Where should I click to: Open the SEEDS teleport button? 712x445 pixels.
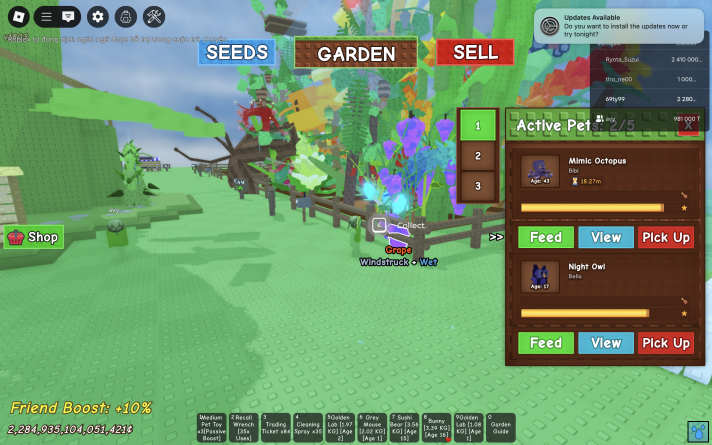[x=236, y=53]
